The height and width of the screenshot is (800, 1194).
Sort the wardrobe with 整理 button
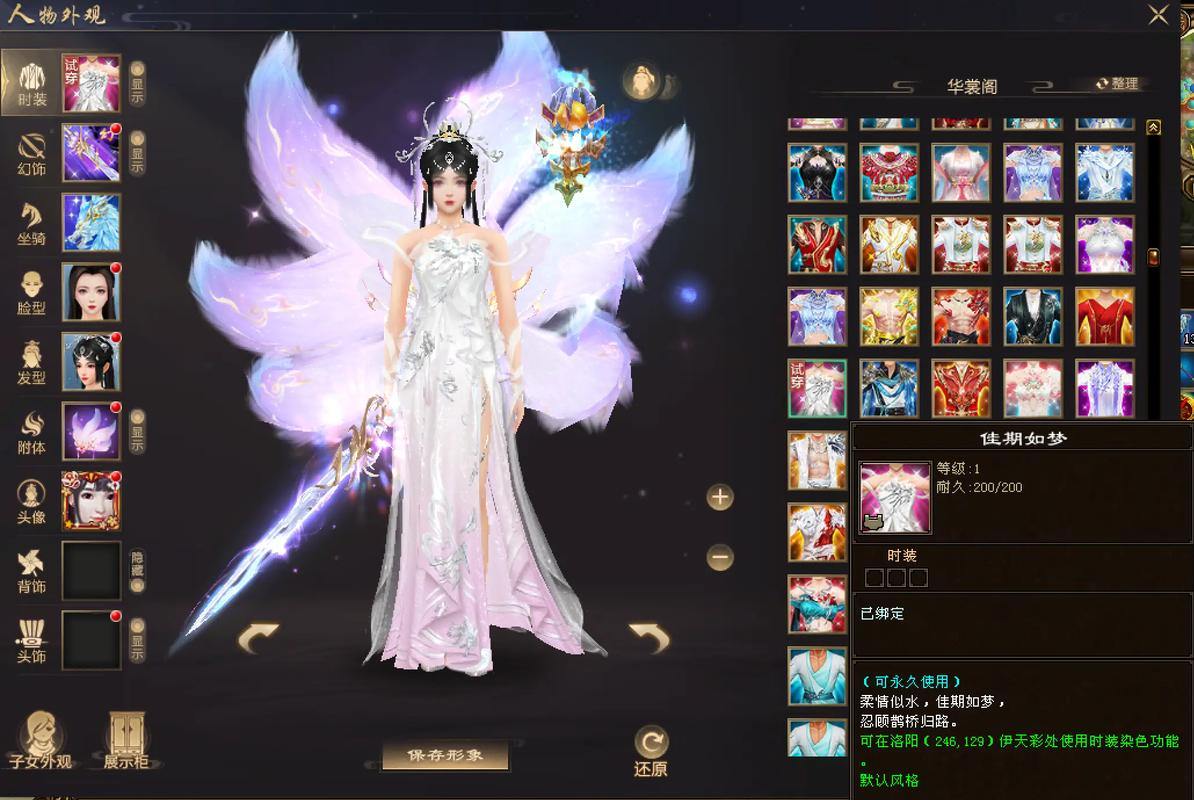pyautogui.click(x=1118, y=84)
